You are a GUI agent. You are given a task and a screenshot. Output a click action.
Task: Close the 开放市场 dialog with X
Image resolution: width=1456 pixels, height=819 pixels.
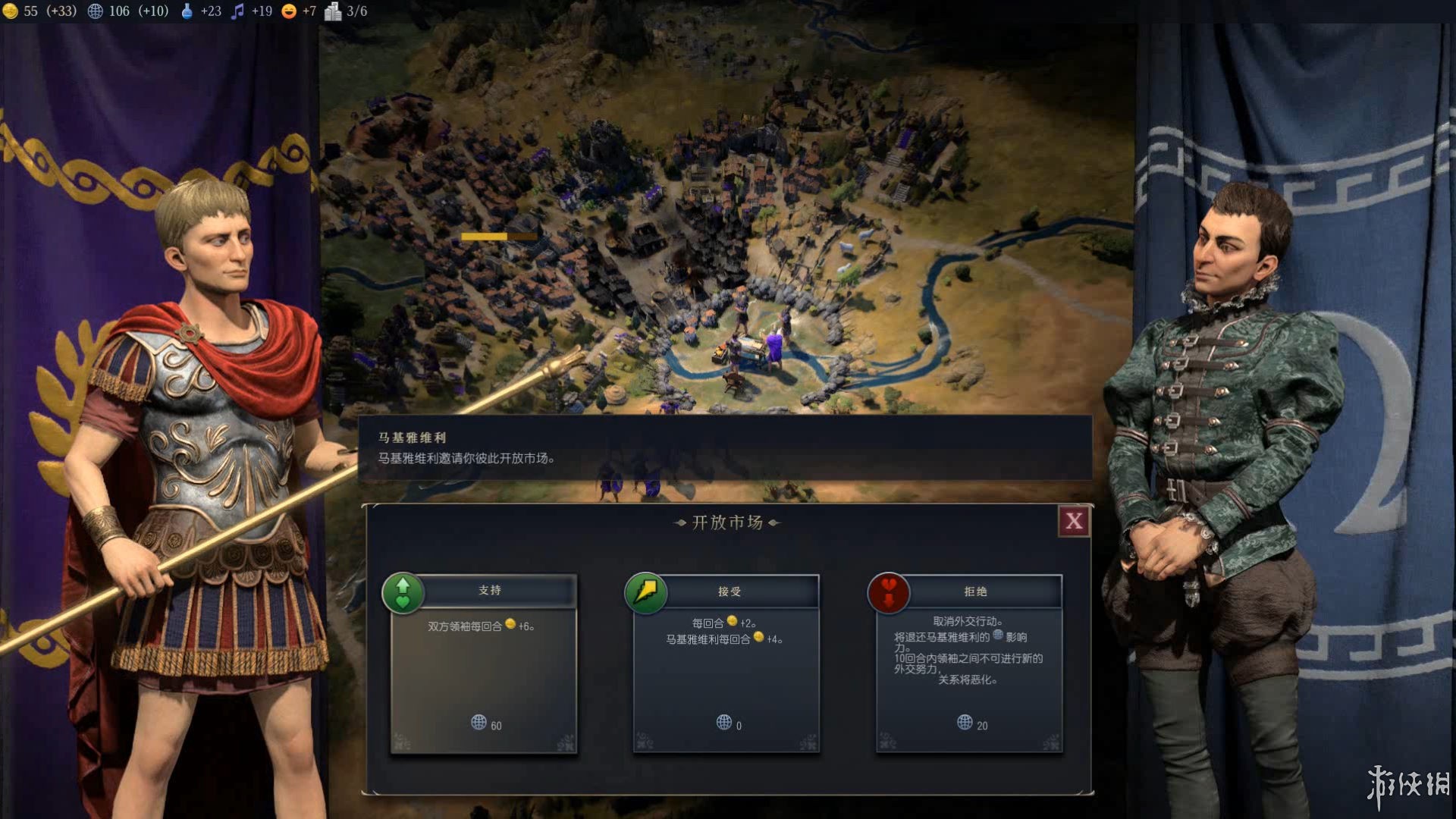[1074, 521]
